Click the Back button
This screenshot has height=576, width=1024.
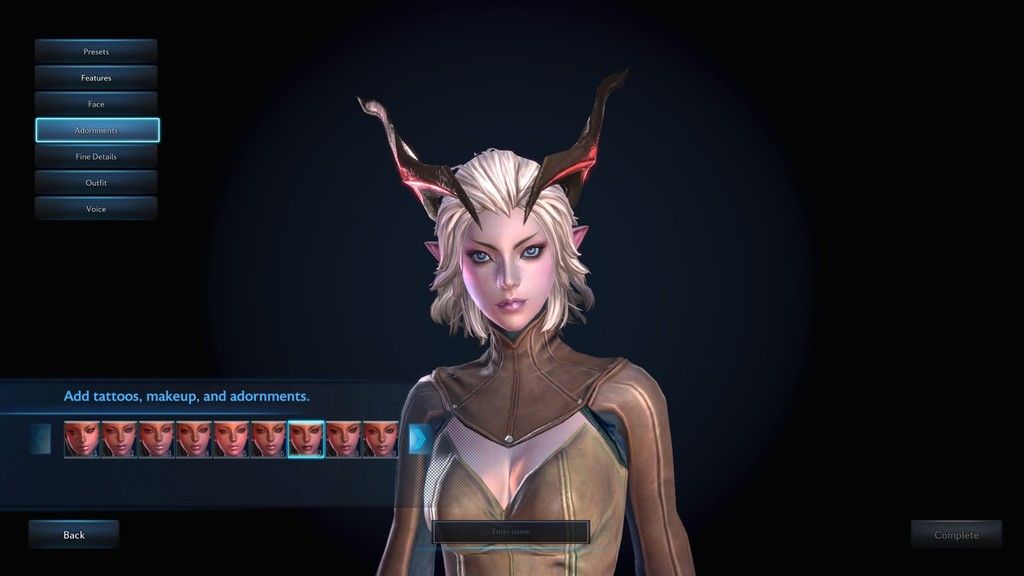pyautogui.click(x=74, y=535)
